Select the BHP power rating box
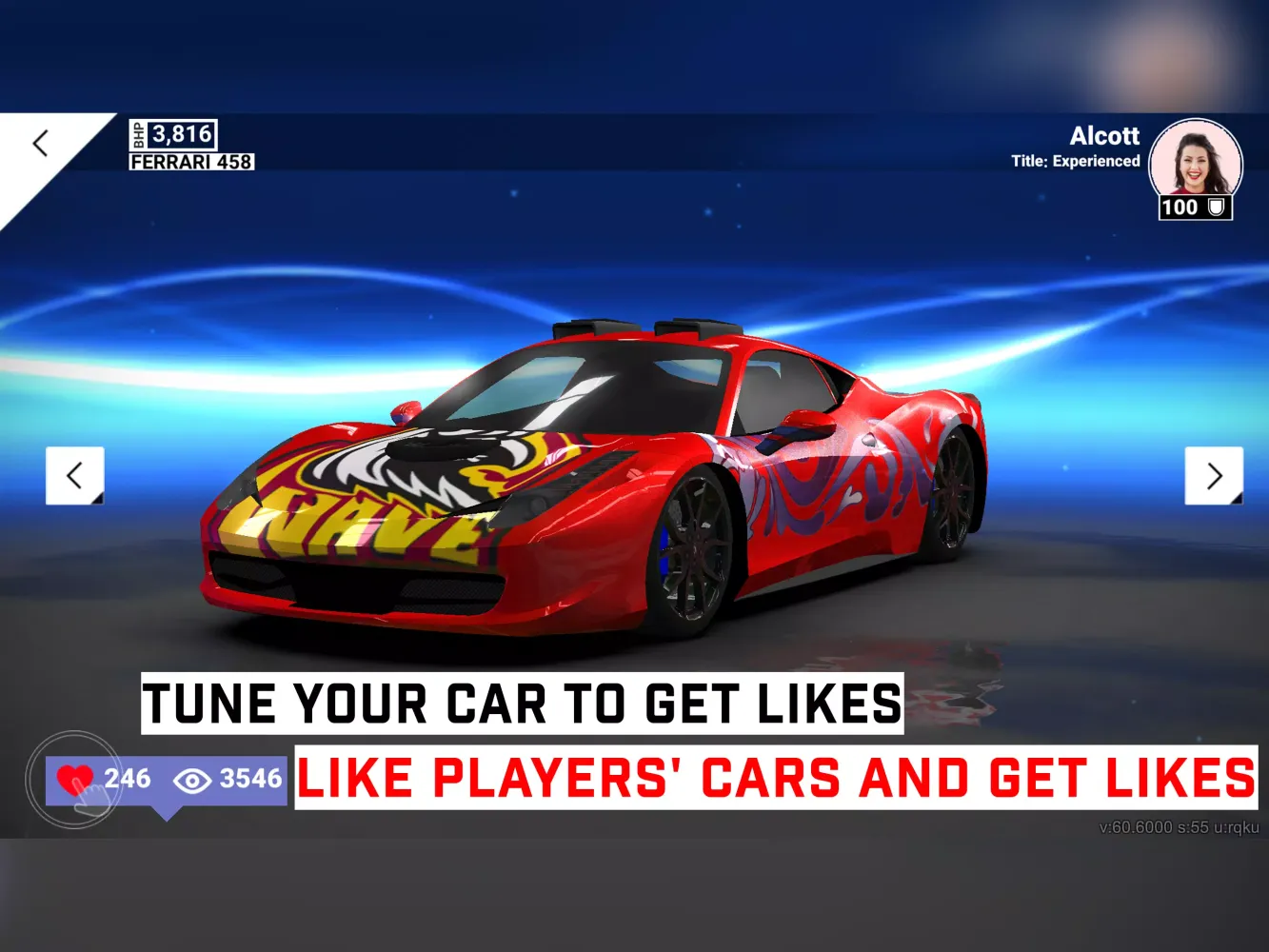The height and width of the screenshot is (952, 1269). (x=172, y=134)
